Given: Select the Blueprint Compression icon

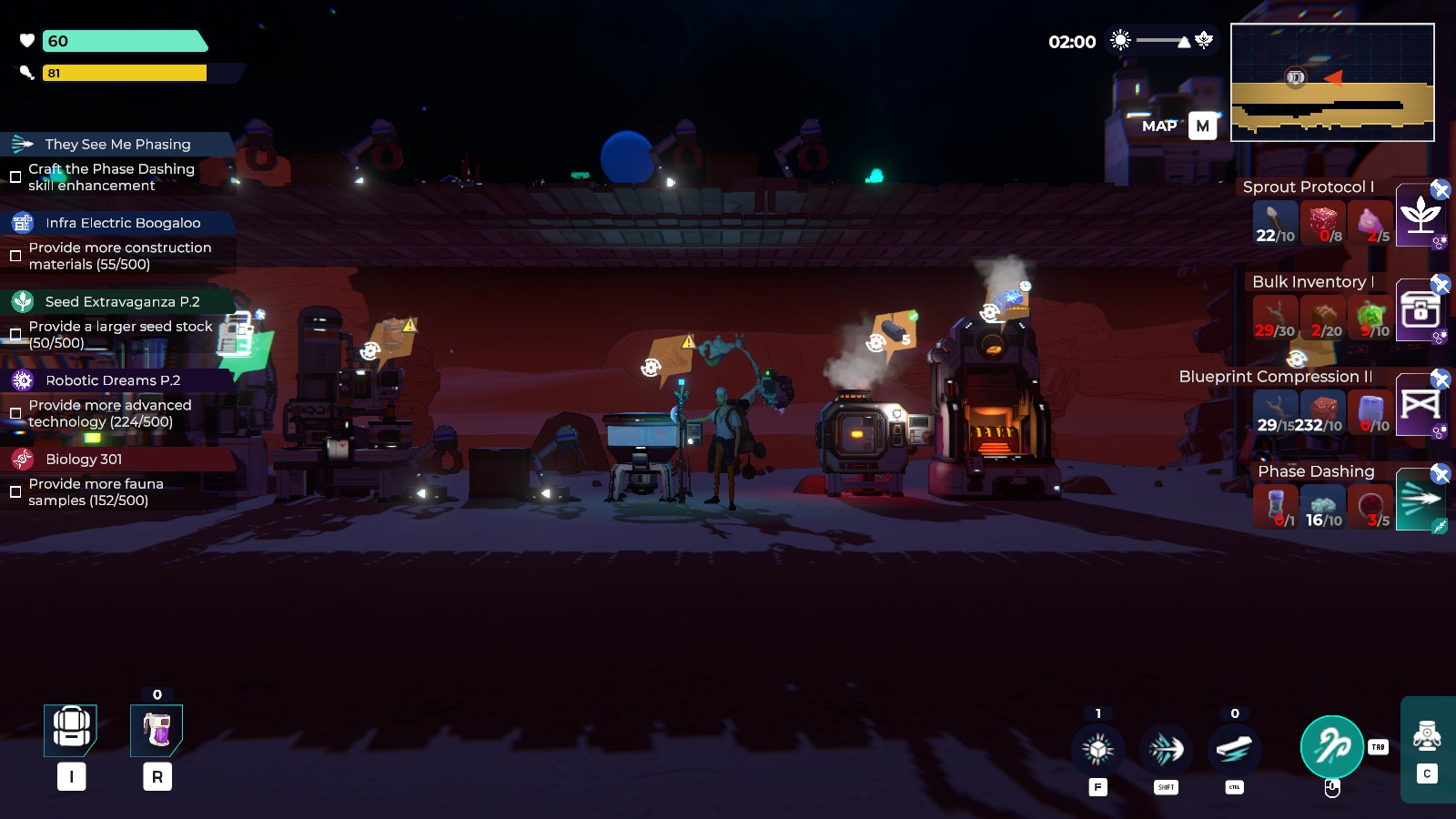Looking at the screenshot, I should click(1420, 405).
